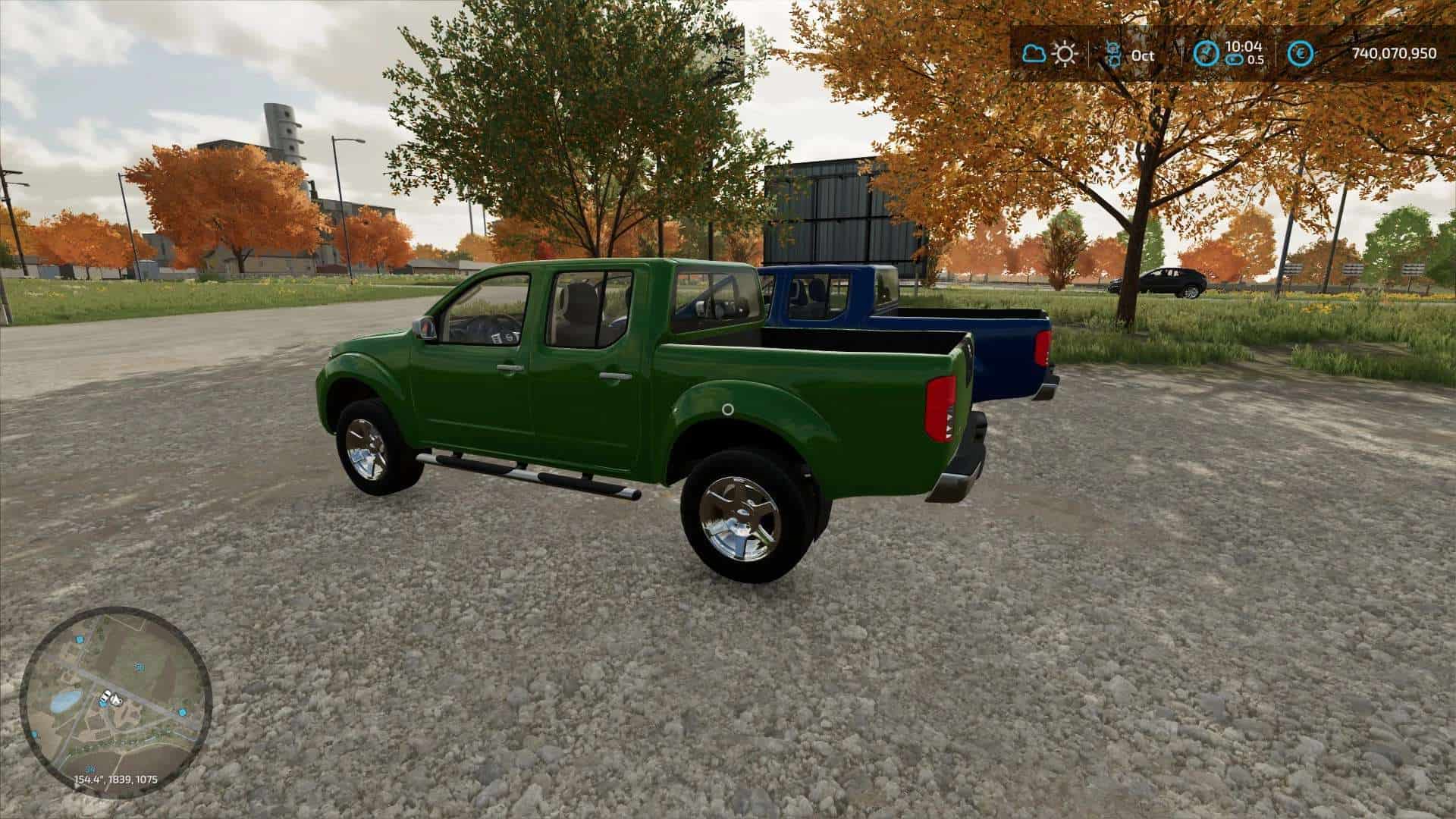Select the sun forecast icon
The image size is (1456, 819).
coord(1065,54)
